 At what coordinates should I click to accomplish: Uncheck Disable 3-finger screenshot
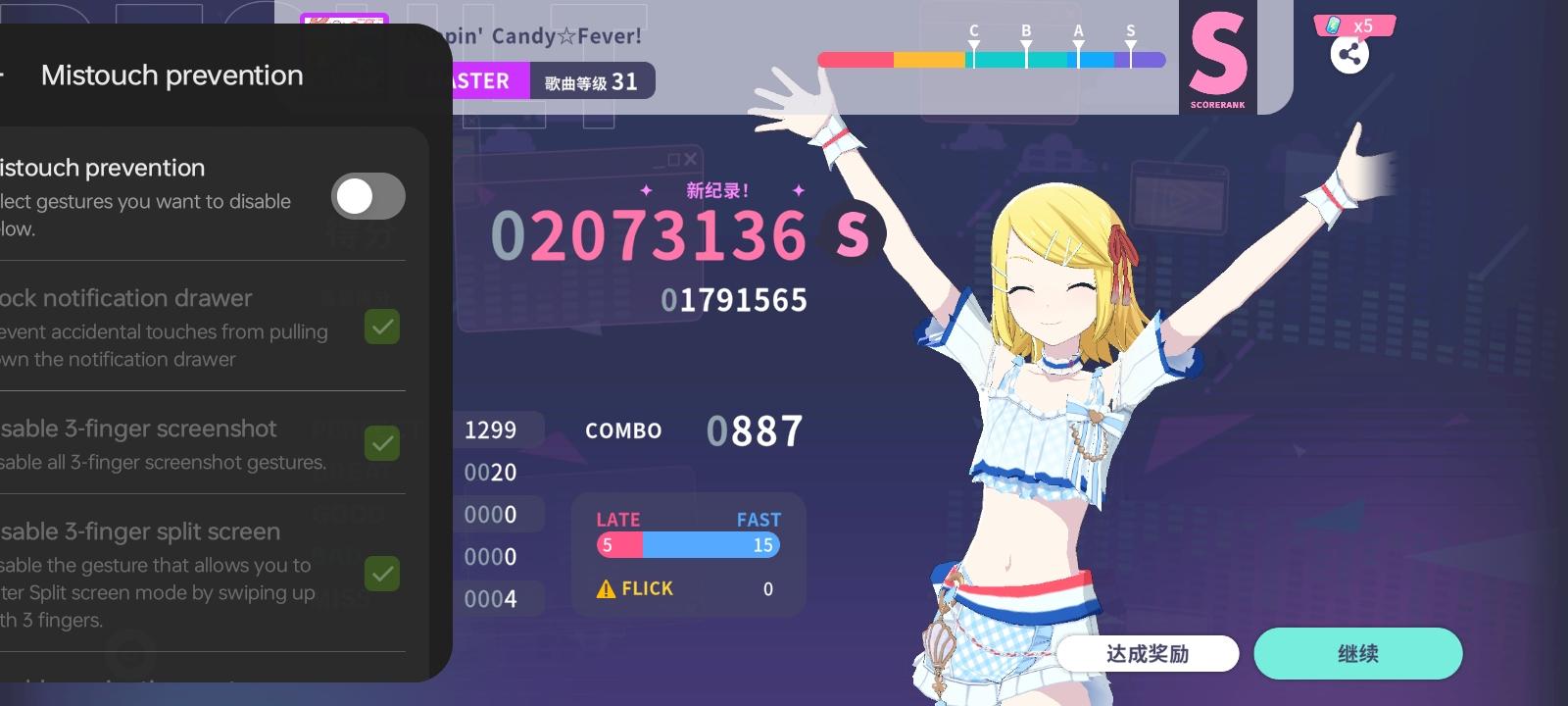(x=383, y=444)
